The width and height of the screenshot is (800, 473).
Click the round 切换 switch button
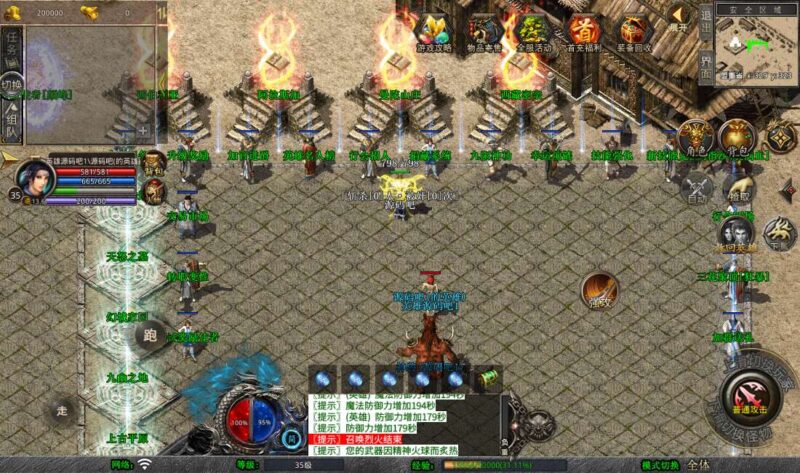pyautogui.click(x=11, y=83)
